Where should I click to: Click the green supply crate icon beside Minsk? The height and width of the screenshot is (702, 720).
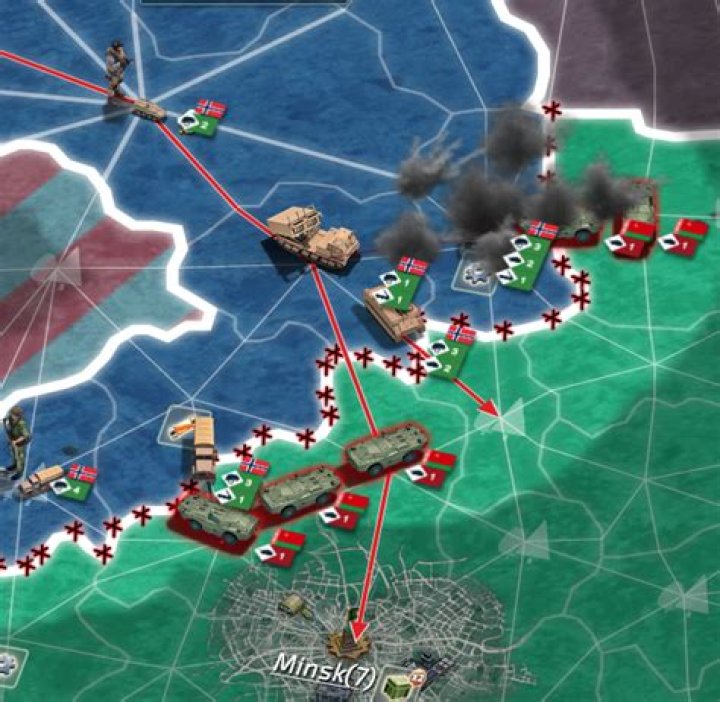(394, 679)
